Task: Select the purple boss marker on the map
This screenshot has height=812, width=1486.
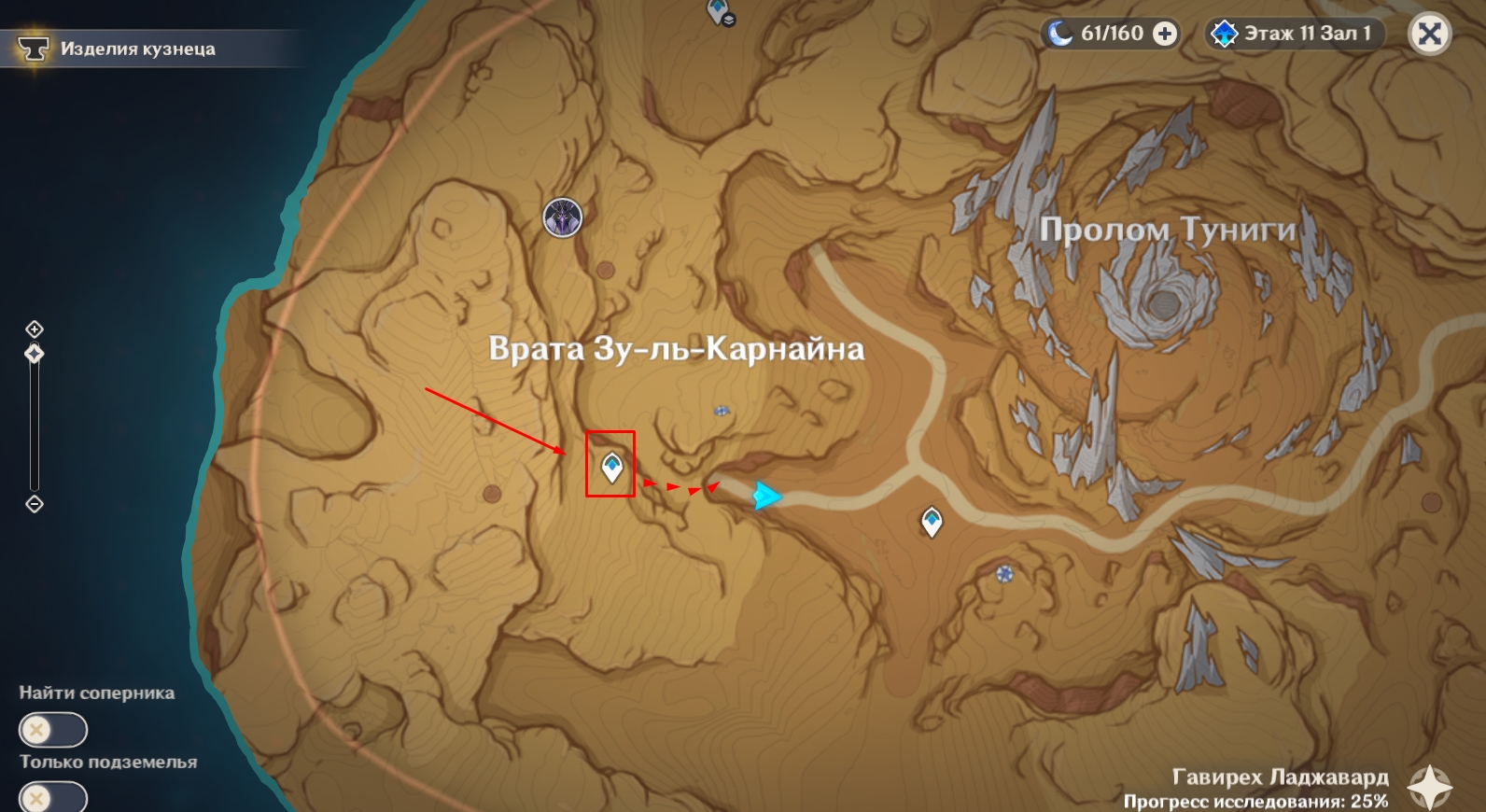Action: click(563, 218)
